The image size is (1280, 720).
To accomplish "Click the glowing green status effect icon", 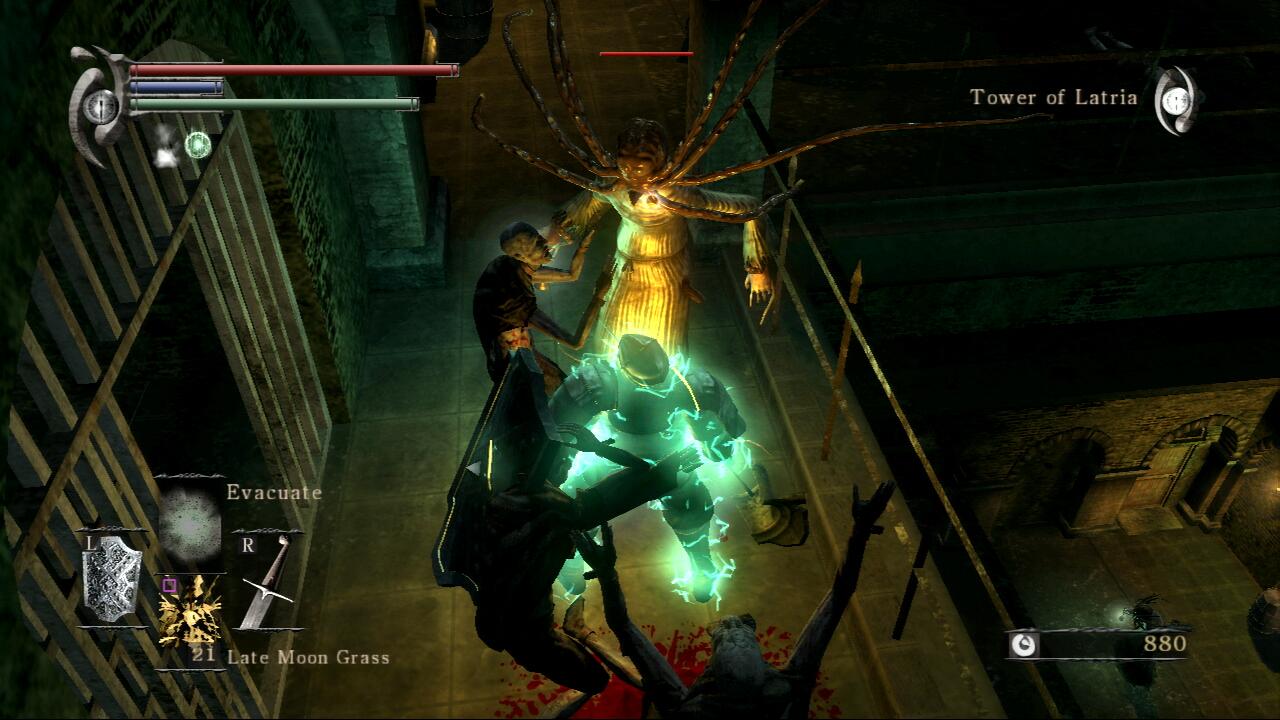I will (198, 145).
